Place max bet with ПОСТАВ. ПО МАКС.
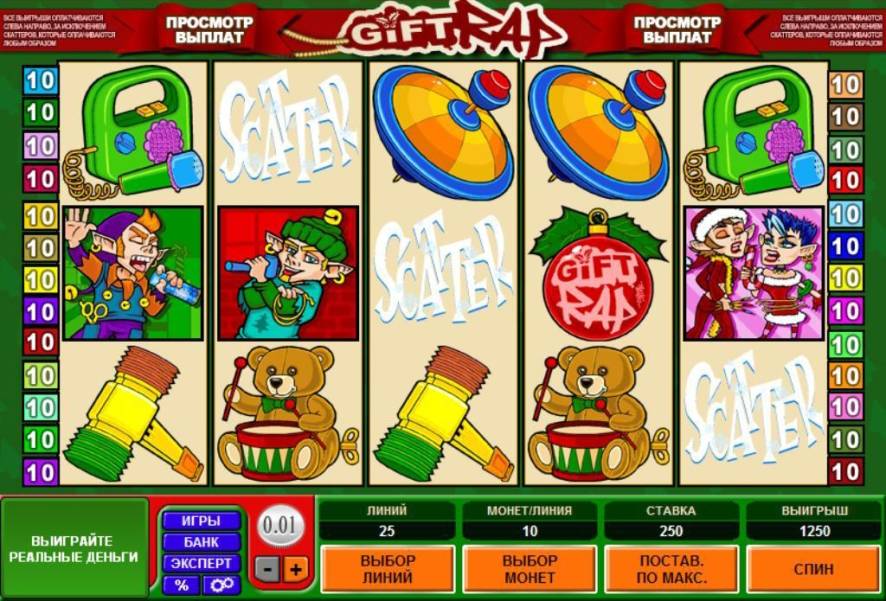The width and height of the screenshot is (886, 601). (x=673, y=569)
